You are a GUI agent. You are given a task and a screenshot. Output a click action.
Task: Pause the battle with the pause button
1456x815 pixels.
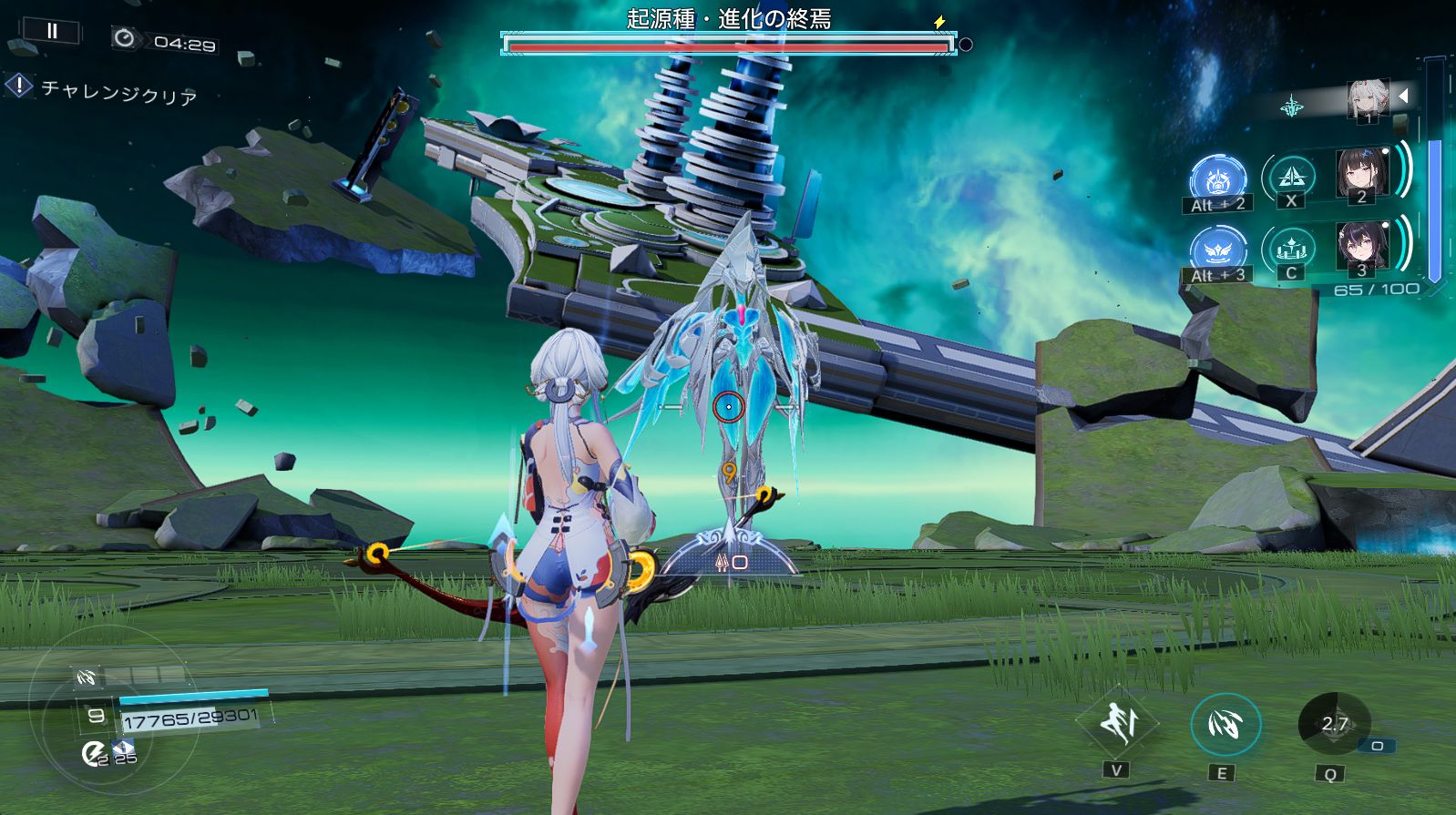click(x=51, y=31)
